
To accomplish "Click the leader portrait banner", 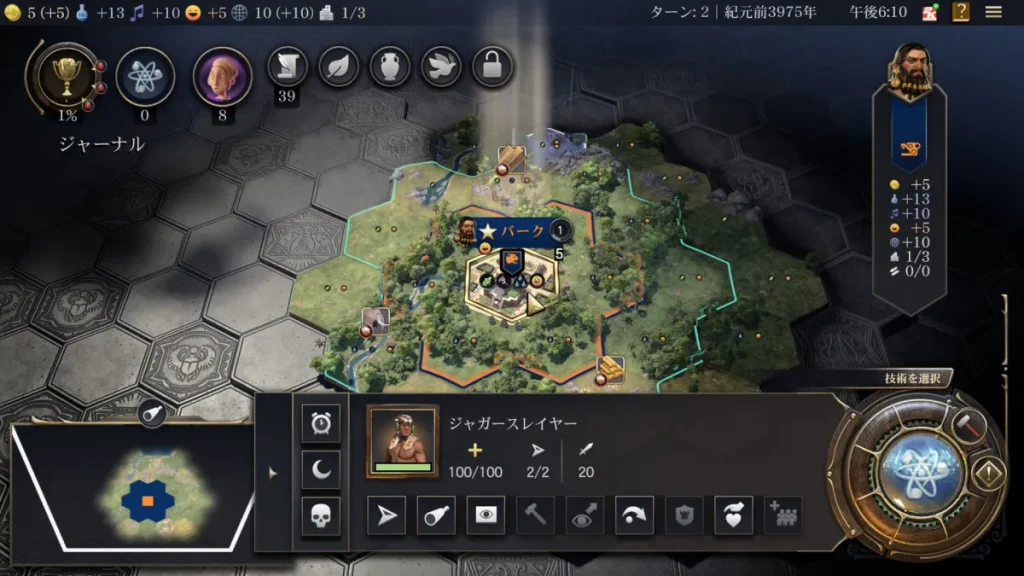I will click(x=908, y=72).
